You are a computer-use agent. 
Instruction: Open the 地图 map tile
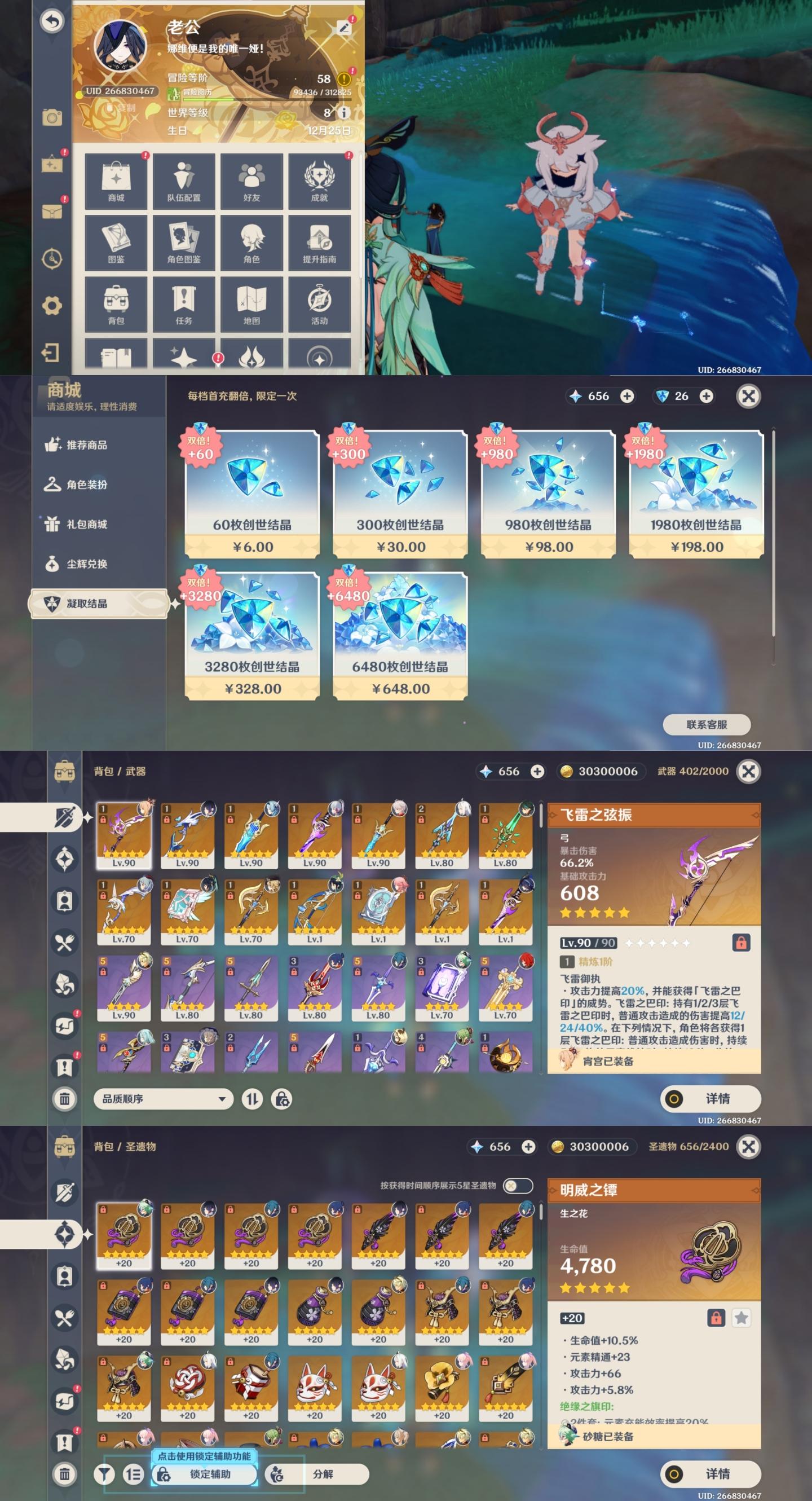click(x=251, y=304)
